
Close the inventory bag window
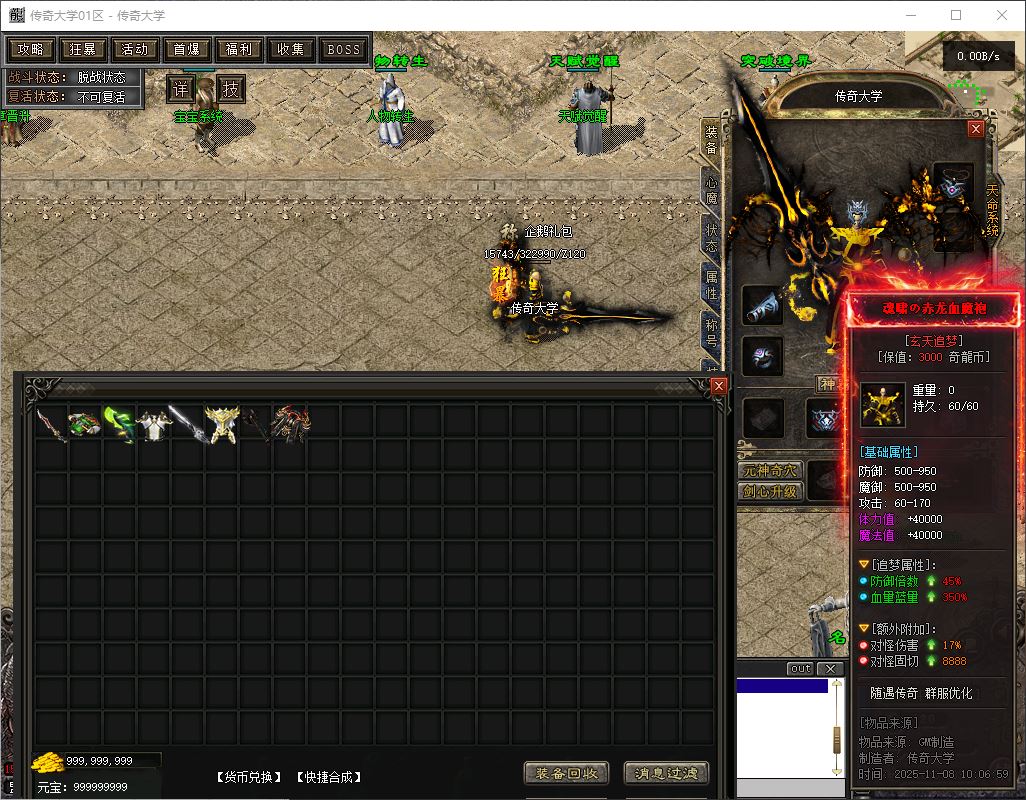[x=718, y=385]
